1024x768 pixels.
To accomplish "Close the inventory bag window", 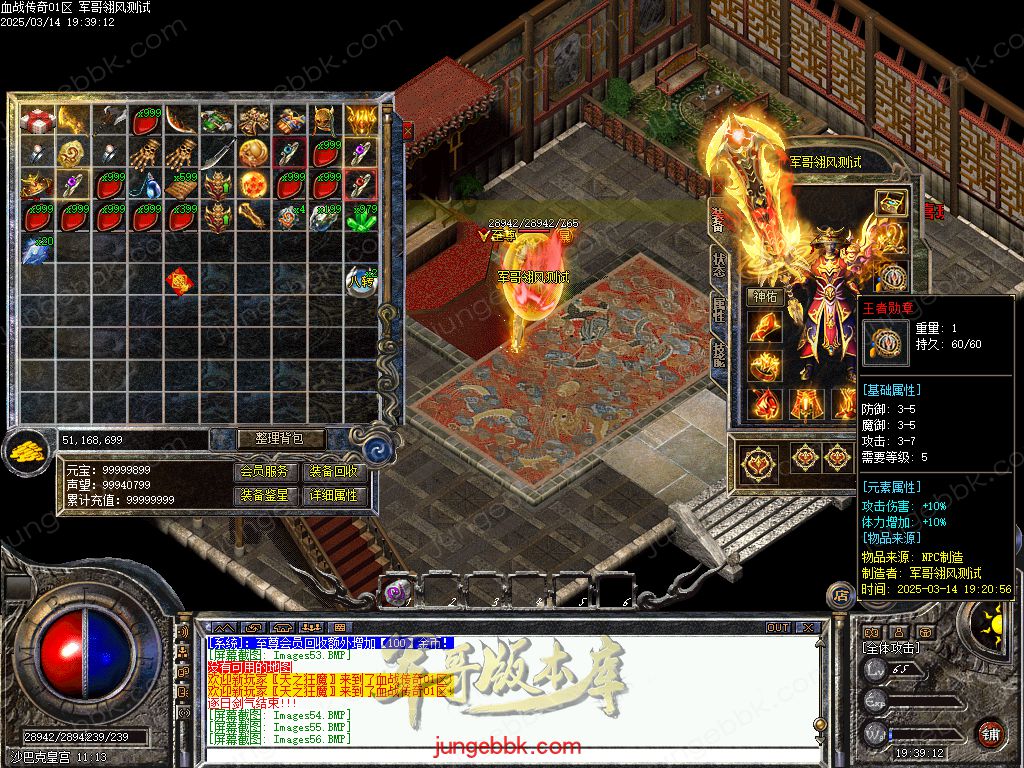I will [x=407, y=129].
